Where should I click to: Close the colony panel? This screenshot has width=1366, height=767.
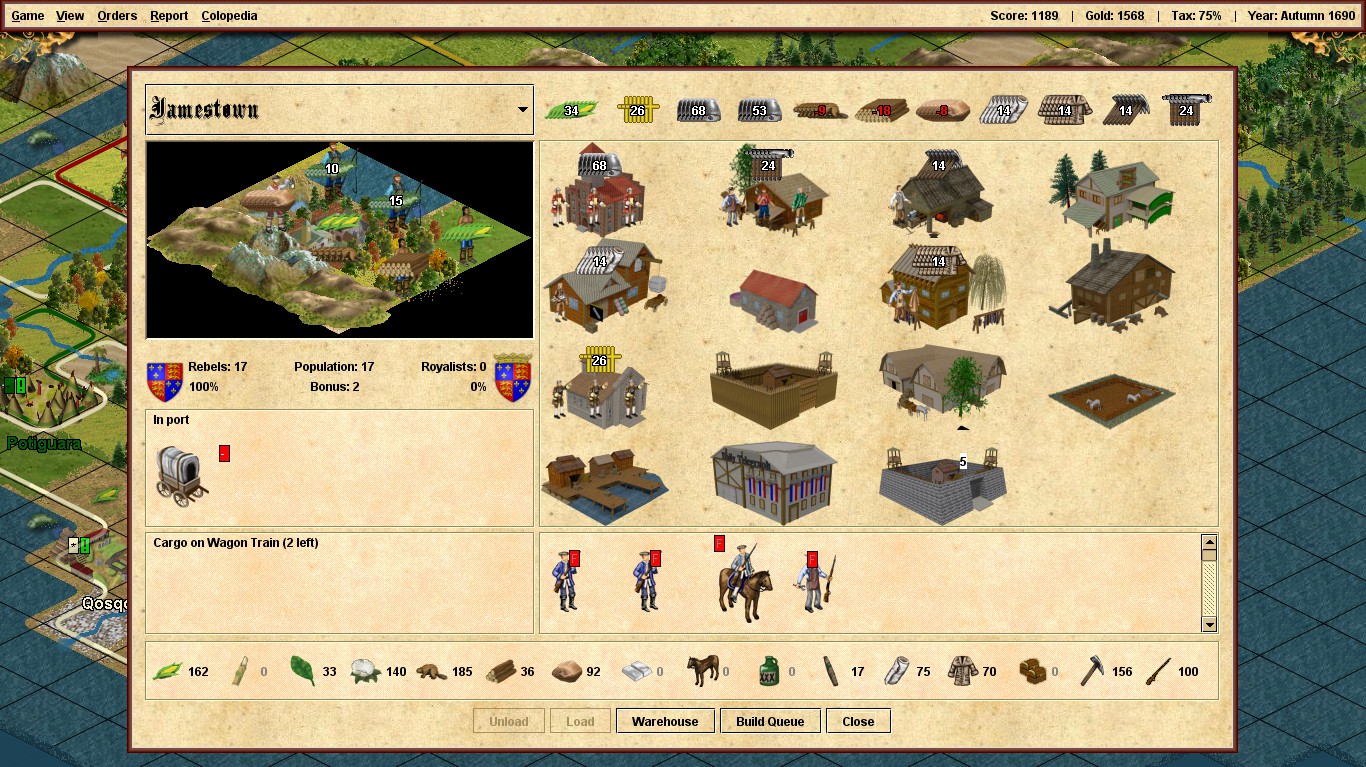tap(858, 721)
